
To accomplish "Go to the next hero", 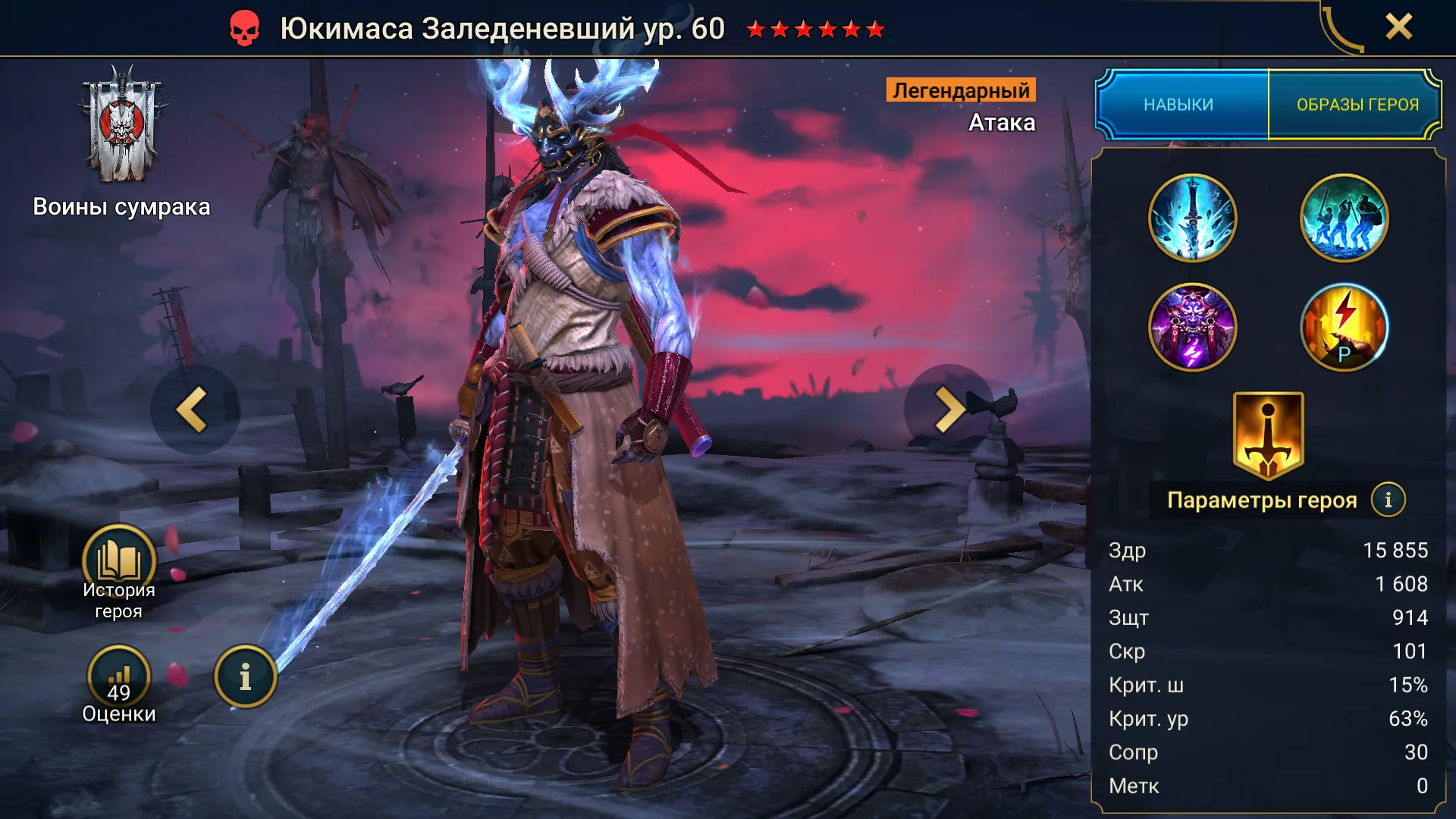I will (948, 409).
